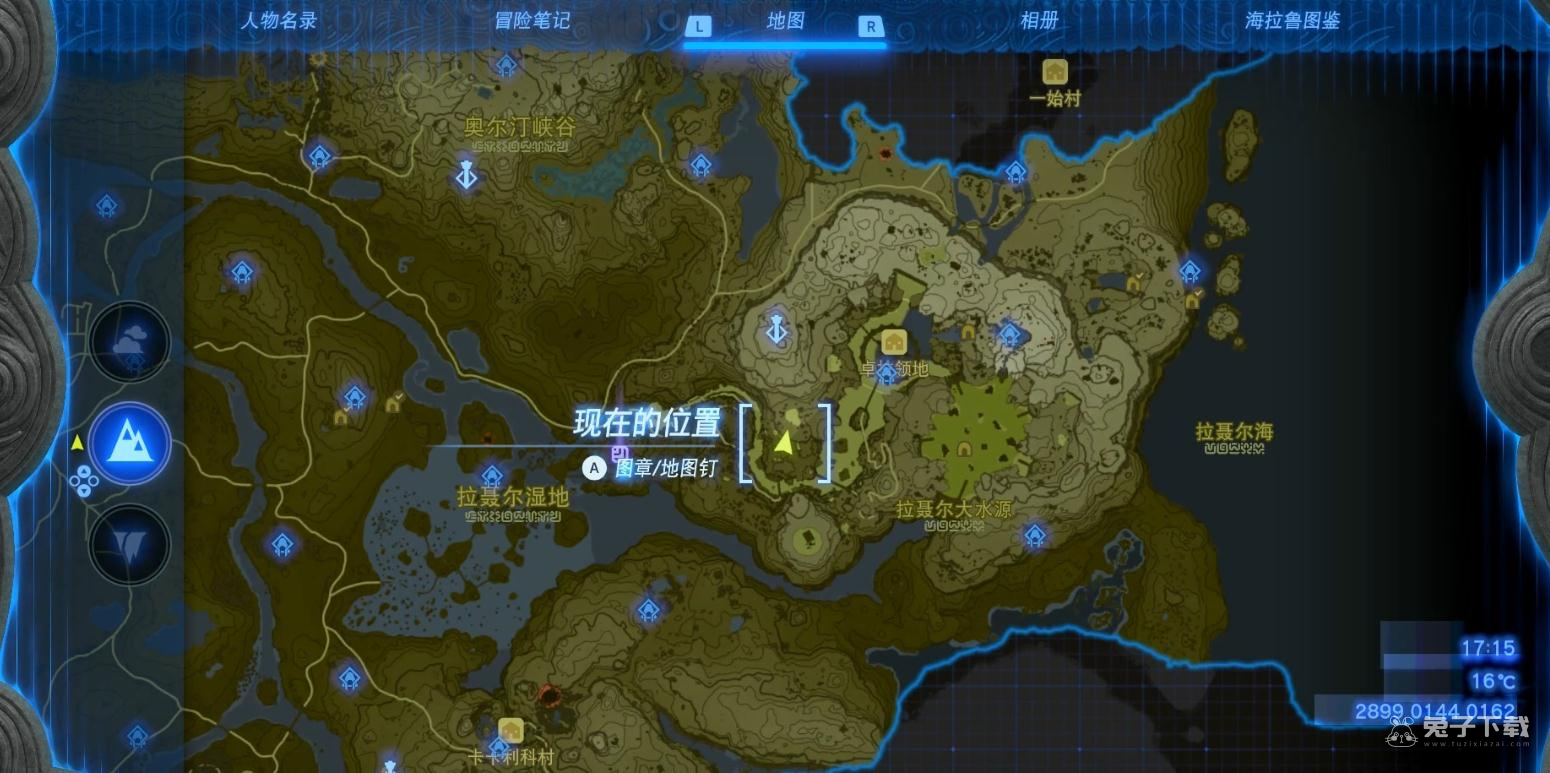The image size is (1550, 773).
Task: Select the 地图 tab
Action: click(785, 21)
